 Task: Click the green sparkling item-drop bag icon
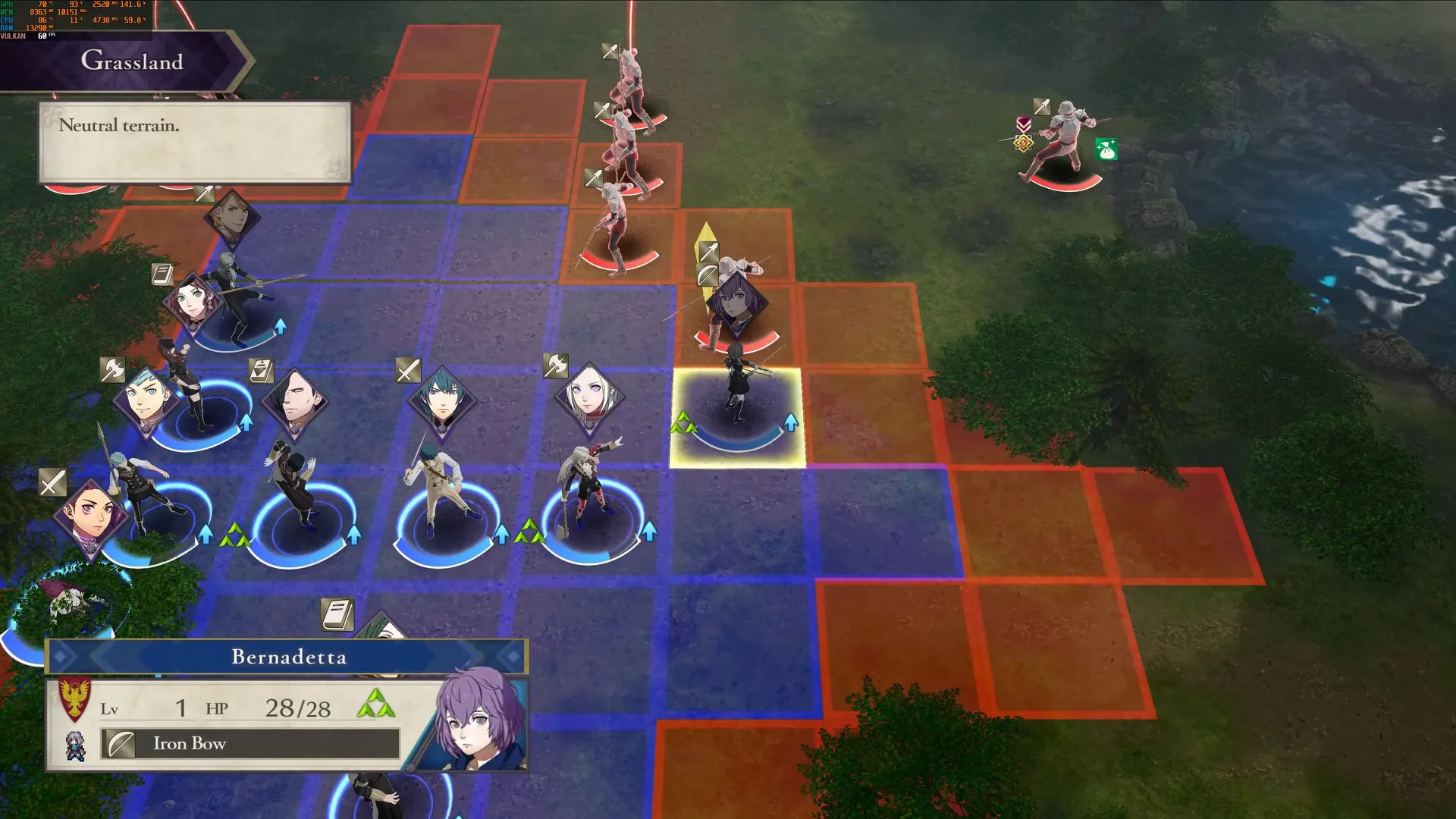pyautogui.click(x=1106, y=149)
